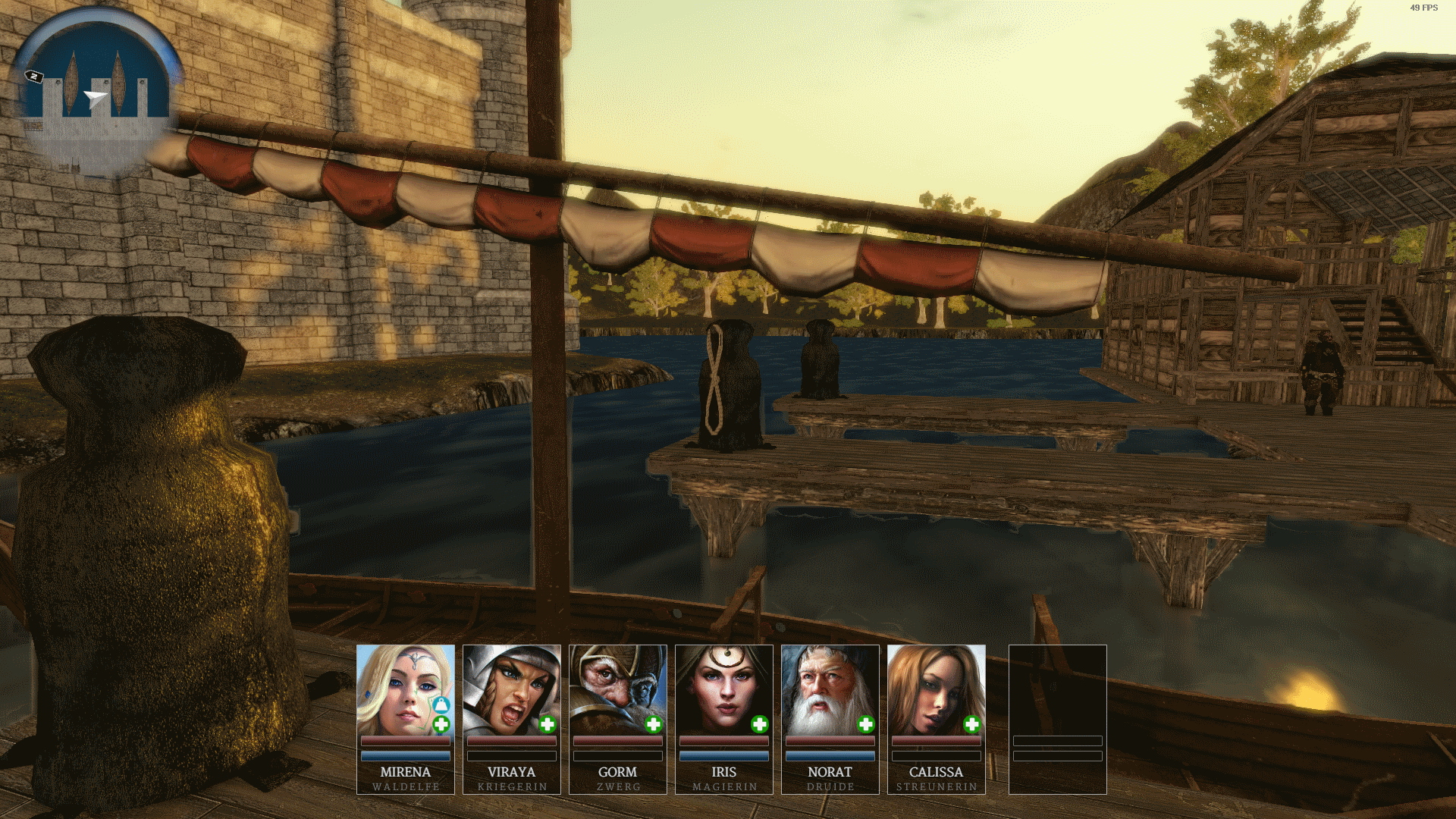Screen dimensions: 1456x819
Task: Click the green plus on Norat's portrait
Action: click(x=866, y=725)
